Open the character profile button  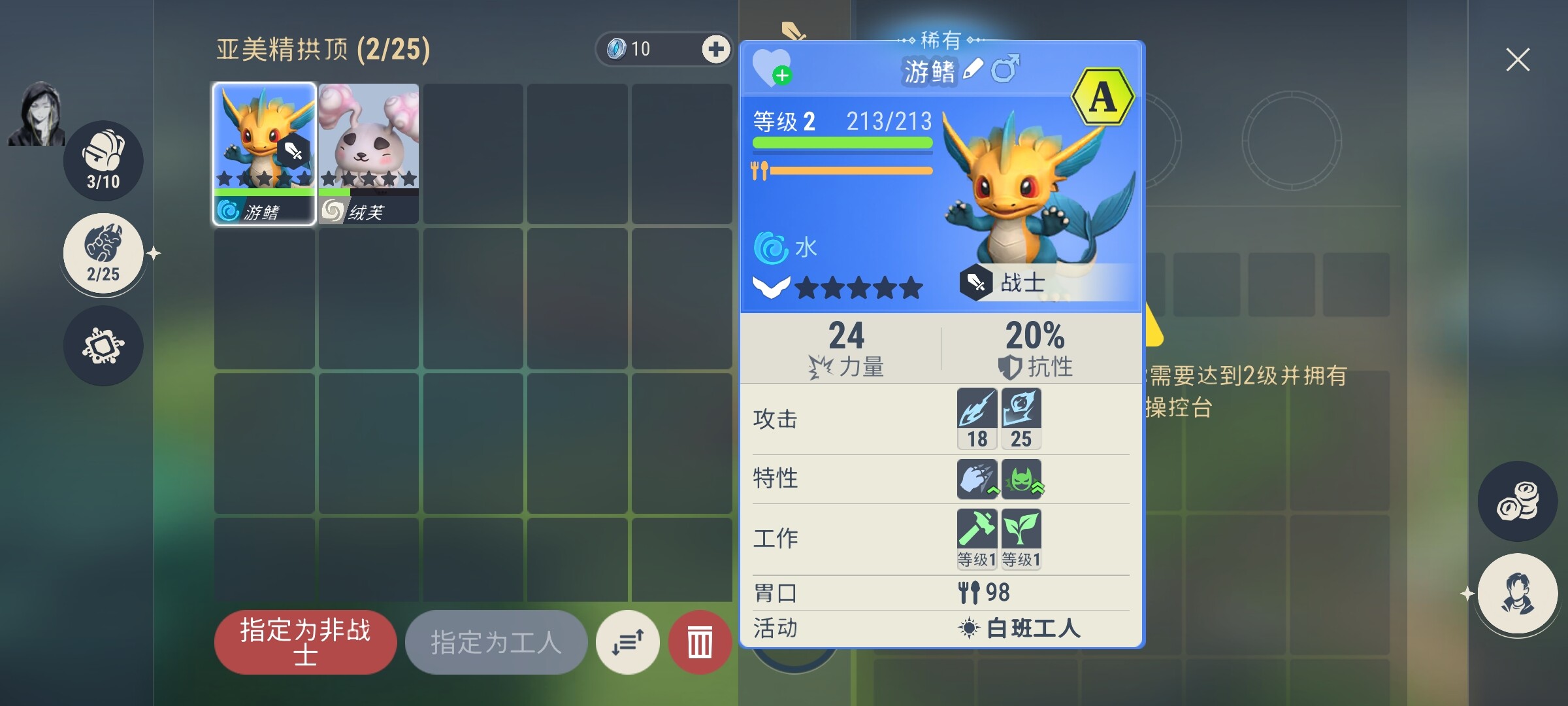pyautogui.click(x=1517, y=594)
